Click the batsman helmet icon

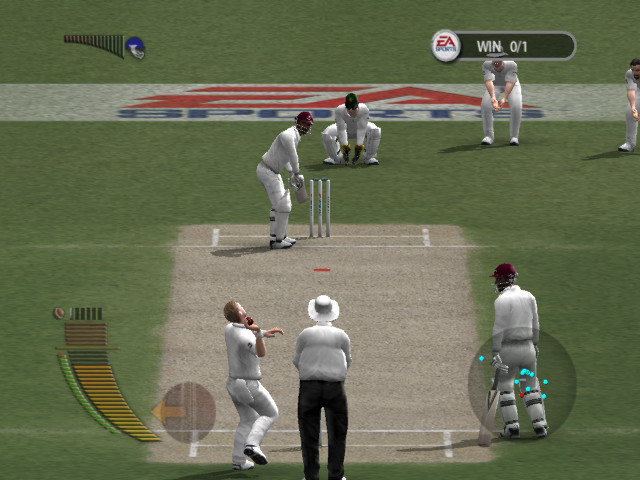pos(135,46)
